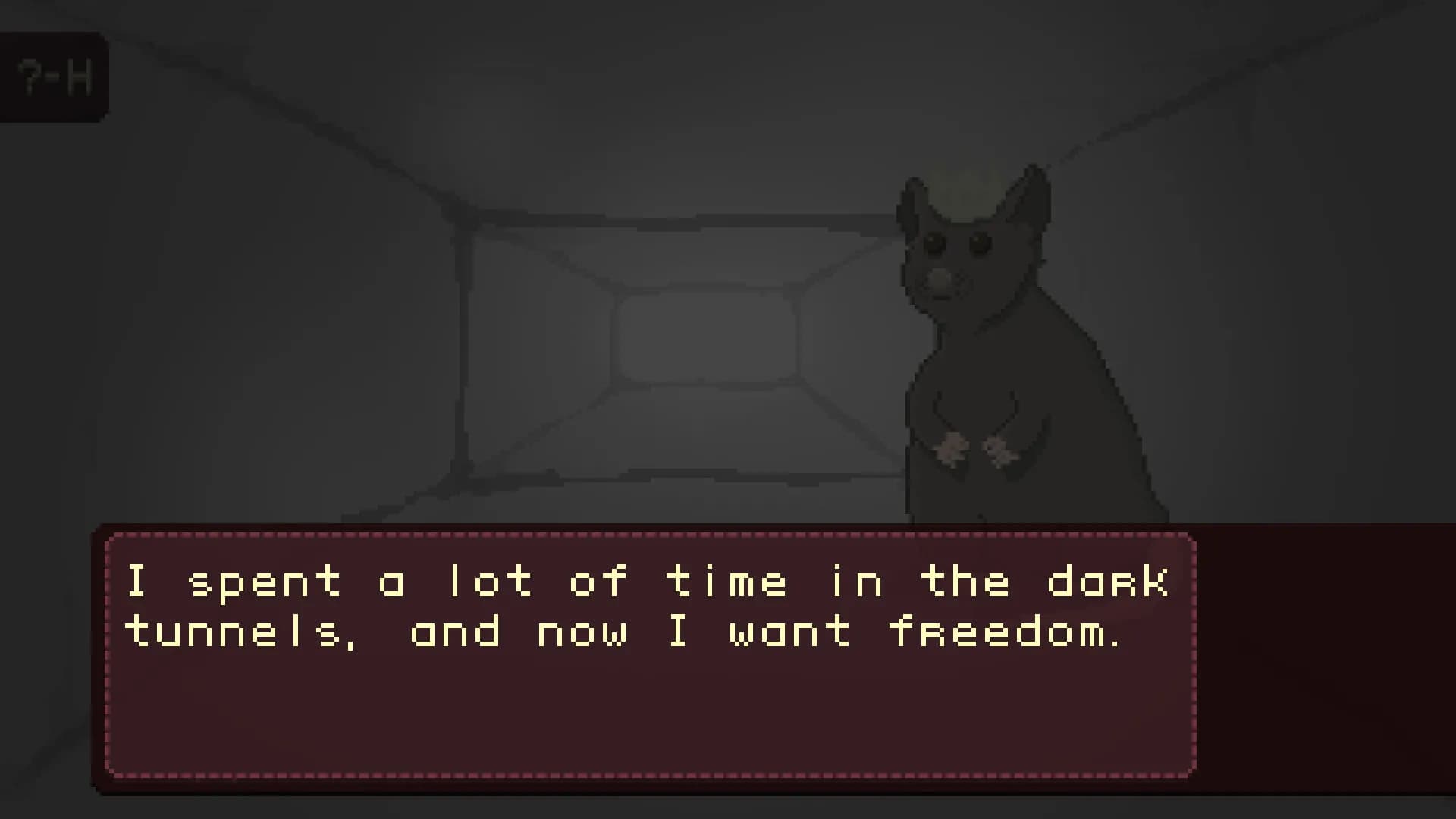Click the rat's folded paws

(974, 447)
